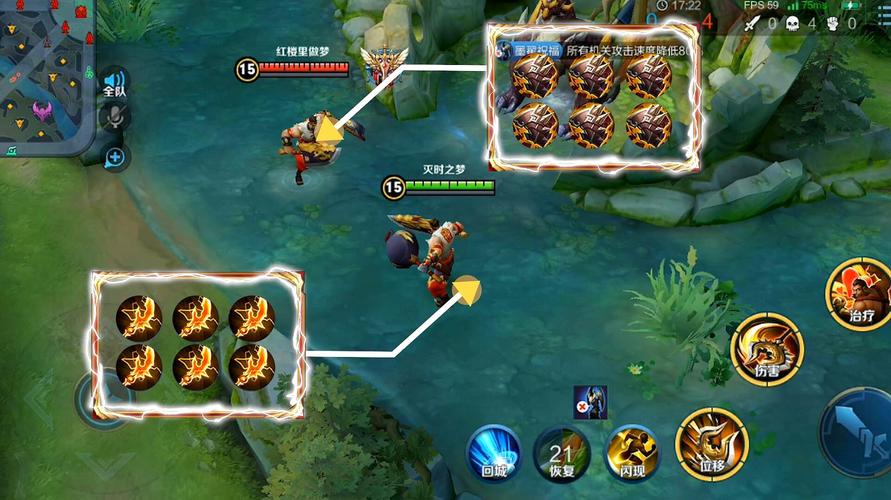Screen dimensions: 891x500
Task: Use the 恢复 restore ability
Action: click(x=560, y=452)
